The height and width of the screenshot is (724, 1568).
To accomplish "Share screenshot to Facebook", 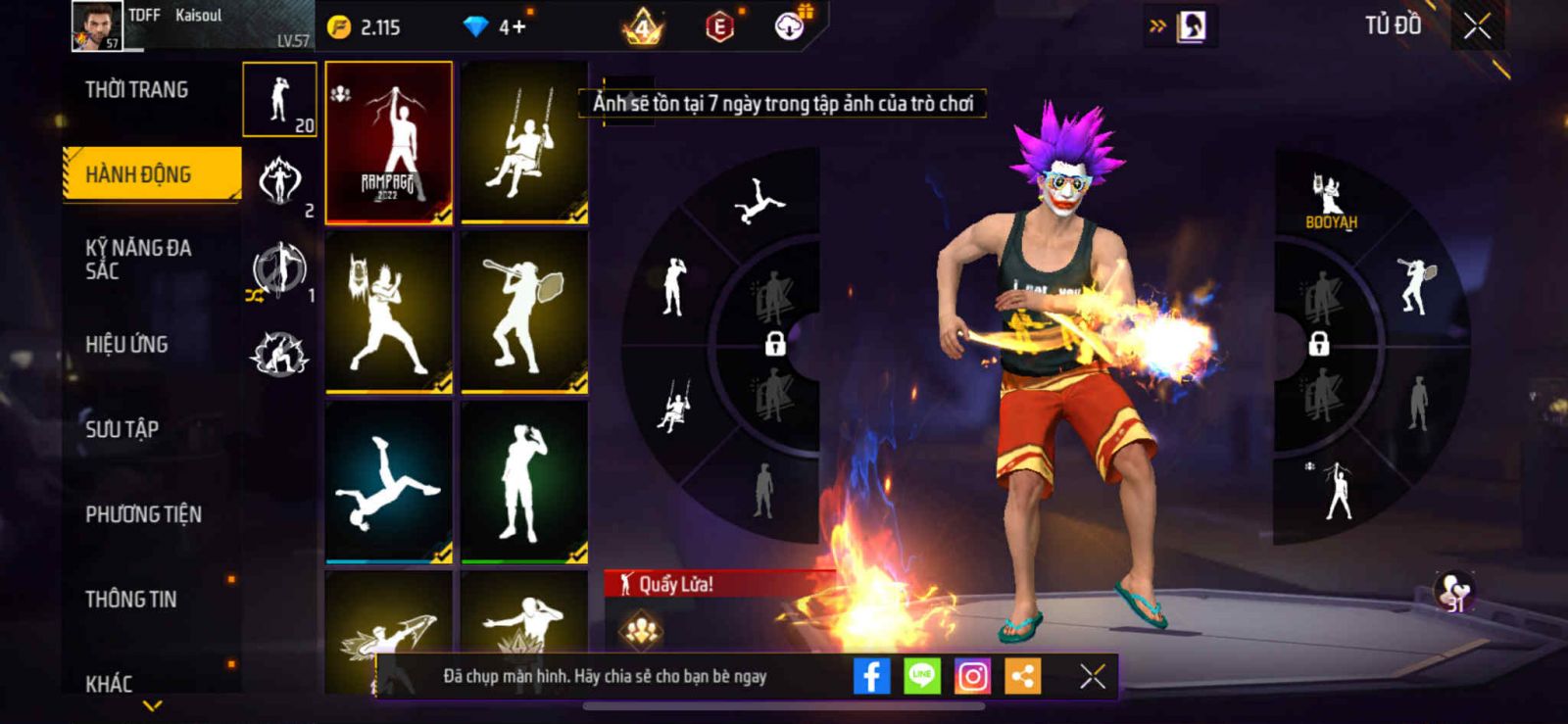I will pyautogui.click(x=871, y=676).
